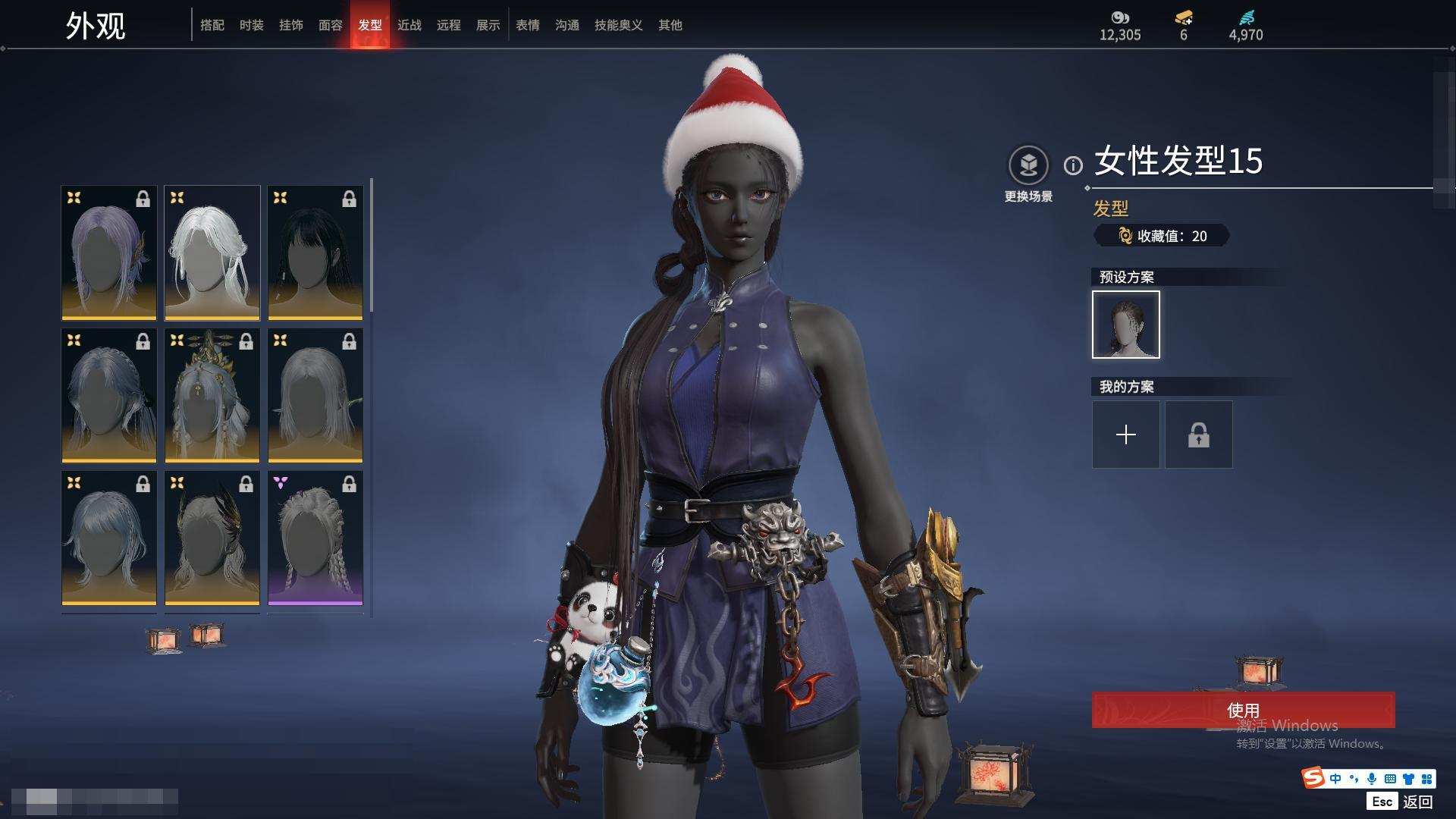
Task: Pick the hairstyle with golden crown ornament
Action: [212, 395]
